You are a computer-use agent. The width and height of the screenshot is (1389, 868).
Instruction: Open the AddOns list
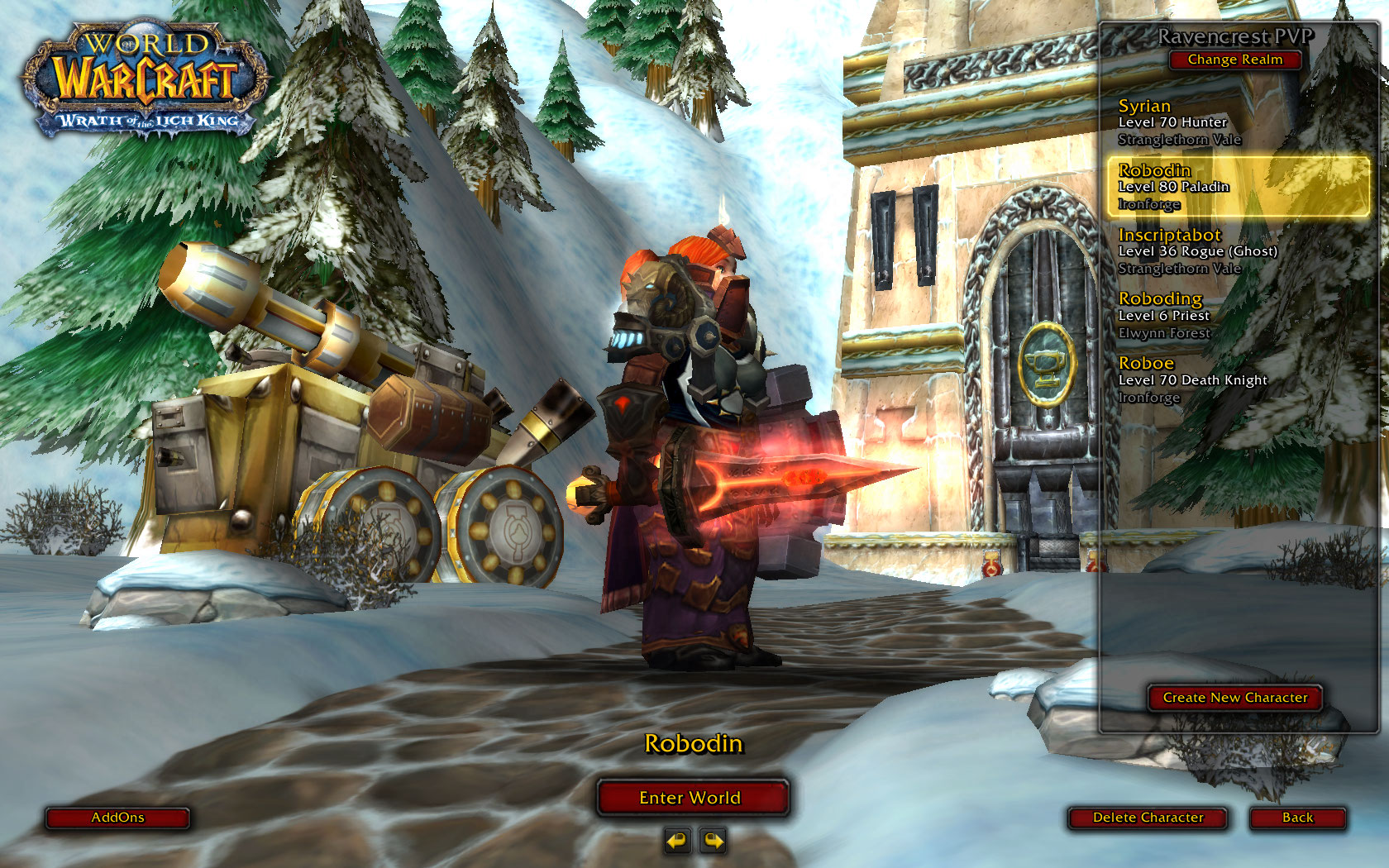(x=117, y=818)
